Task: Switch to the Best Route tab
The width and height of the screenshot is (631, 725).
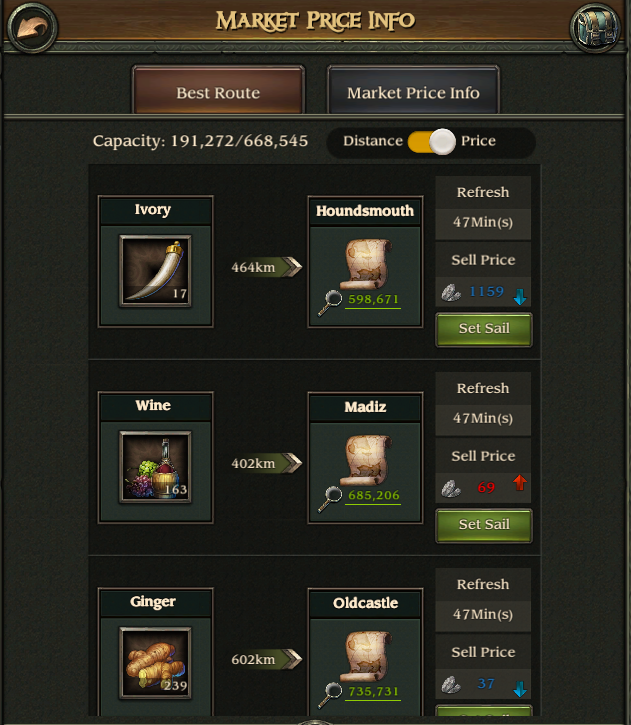Action: click(x=218, y=93)
